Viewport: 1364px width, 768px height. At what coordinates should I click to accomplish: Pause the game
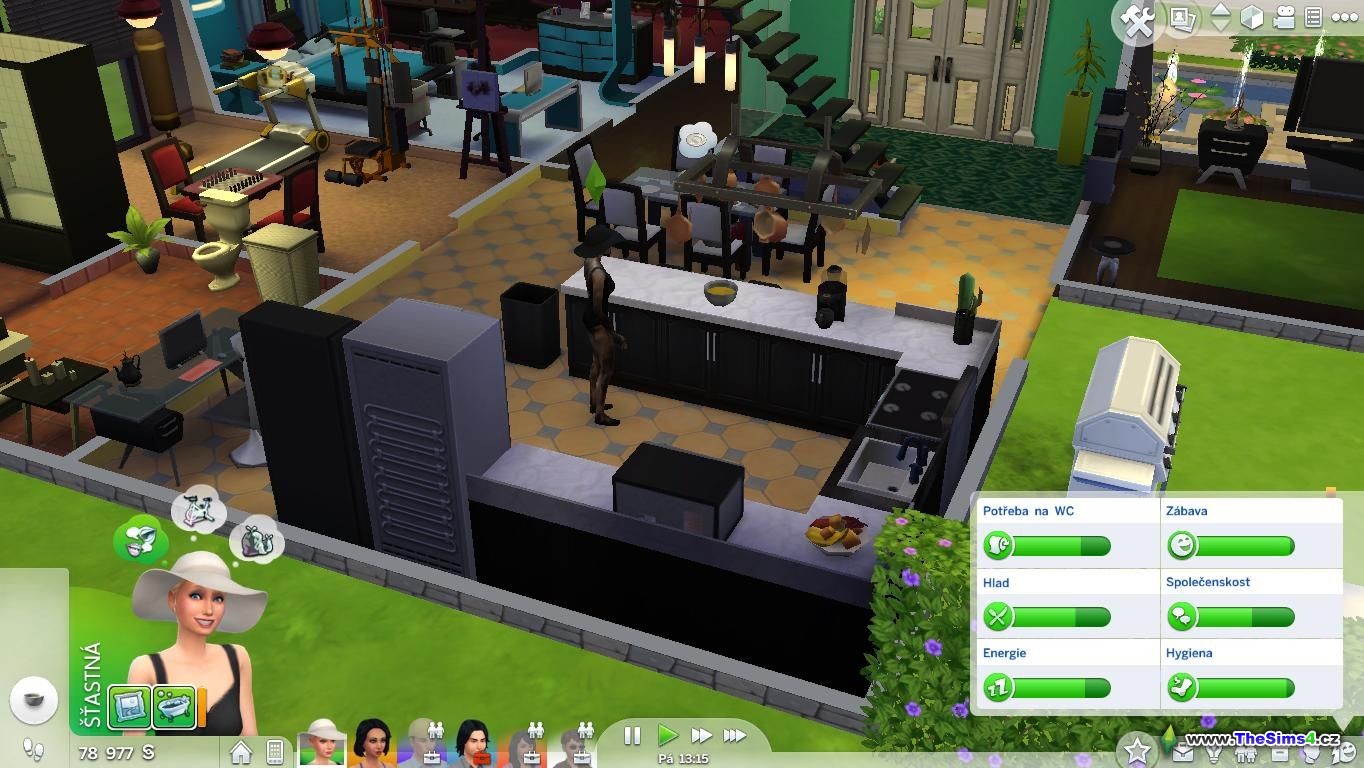pos(632,736)
